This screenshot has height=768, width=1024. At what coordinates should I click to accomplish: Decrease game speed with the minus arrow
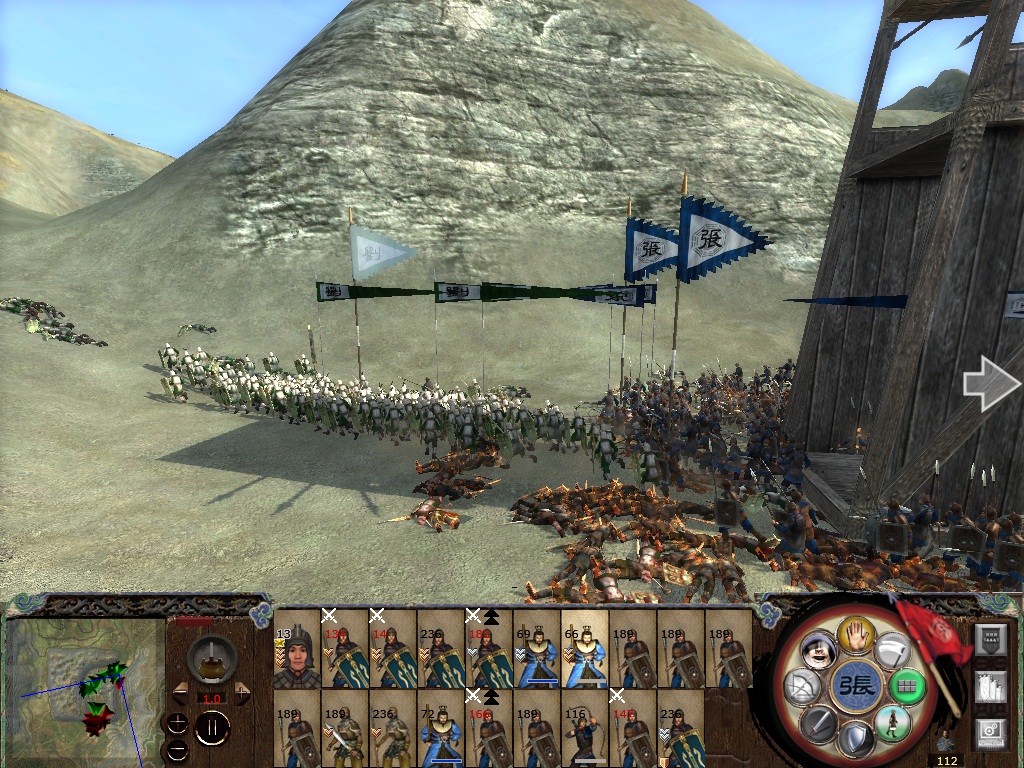click(x=179, y=692)
